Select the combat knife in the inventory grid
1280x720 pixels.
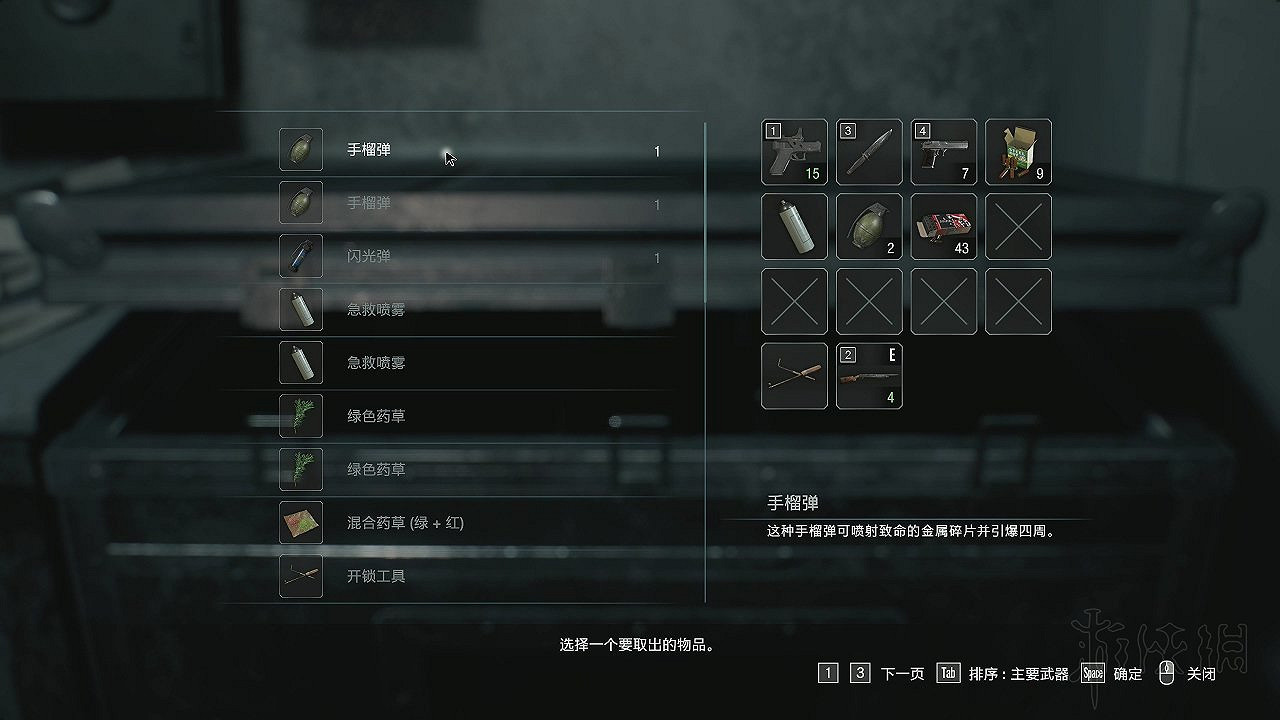(869, 152)
